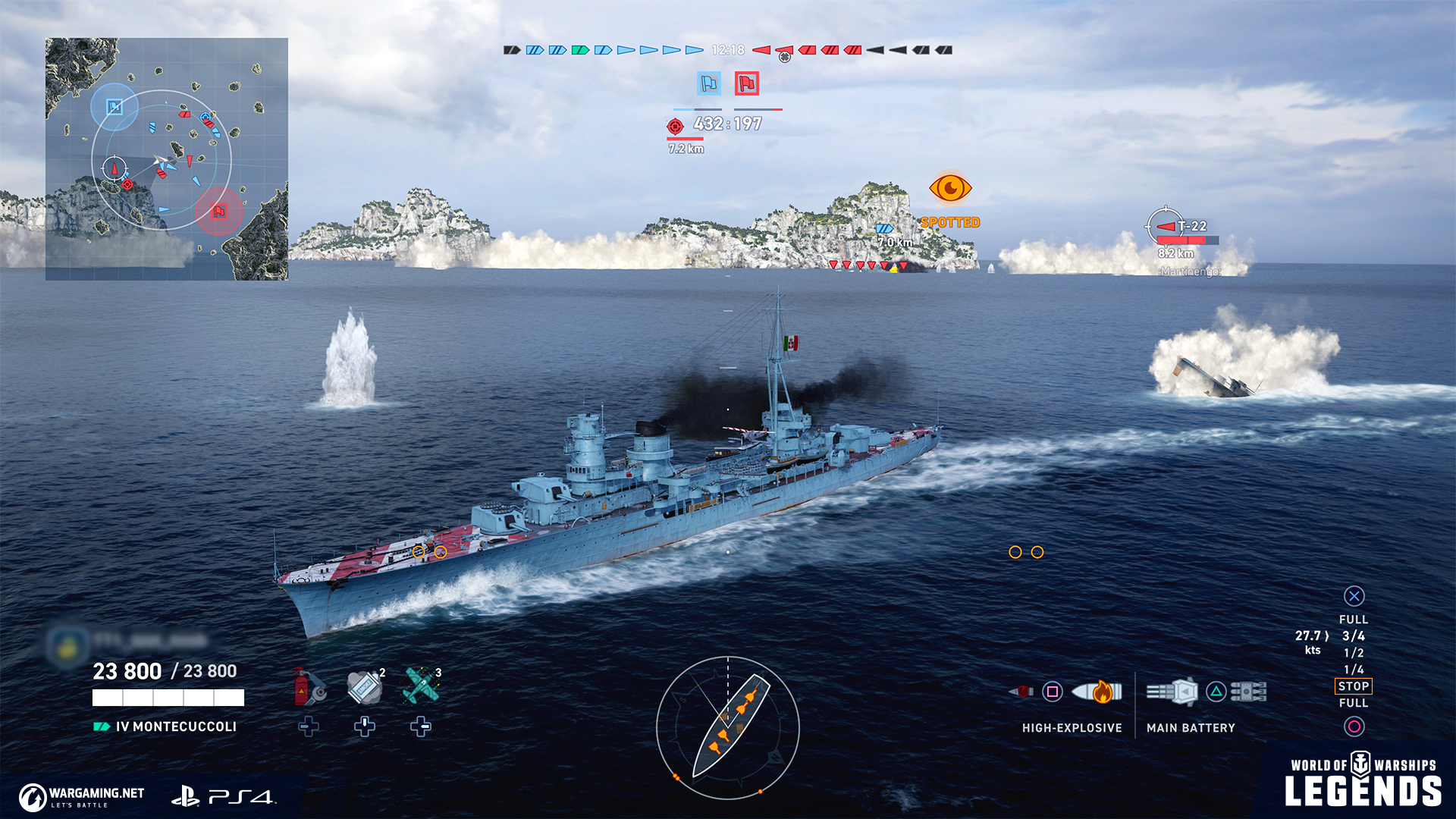Screen dimensions: 1456x819
Task: Click the blue team capture flag
Action: point(709,83)
